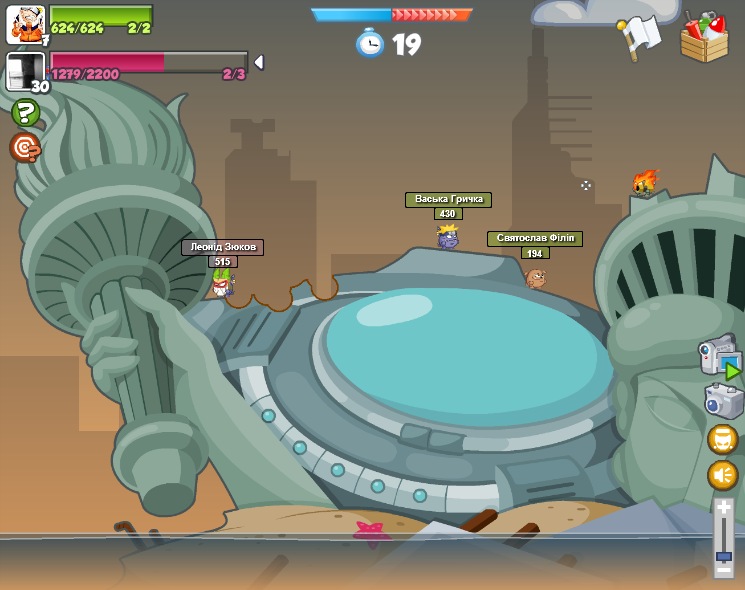Open the green question mark help
745x590 pixels.
[25, 112]
